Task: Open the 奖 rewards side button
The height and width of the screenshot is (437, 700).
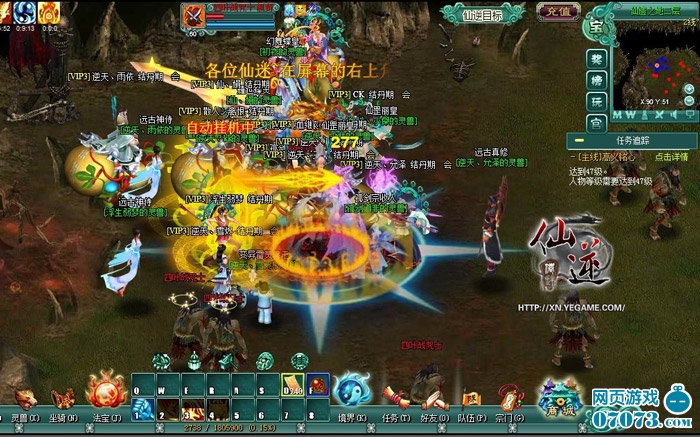Action: click(x=596, y=59)
